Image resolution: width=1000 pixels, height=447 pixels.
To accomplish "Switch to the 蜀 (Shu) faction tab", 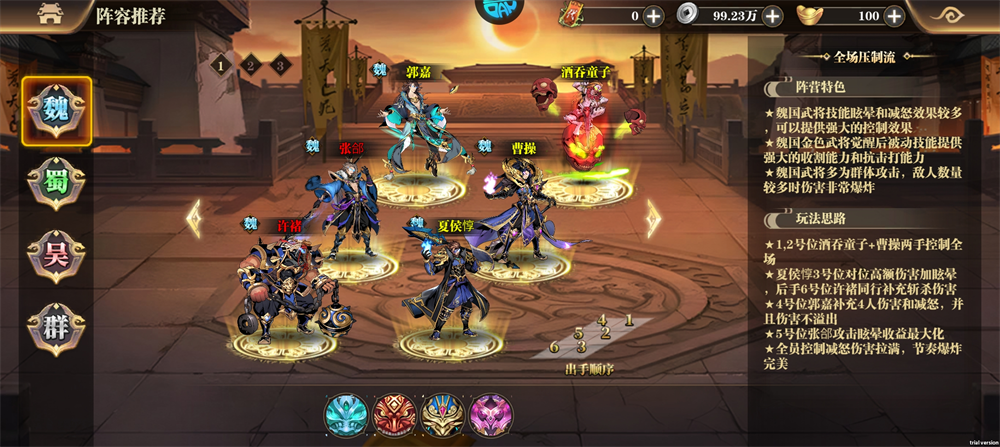I will coord(57,181).
